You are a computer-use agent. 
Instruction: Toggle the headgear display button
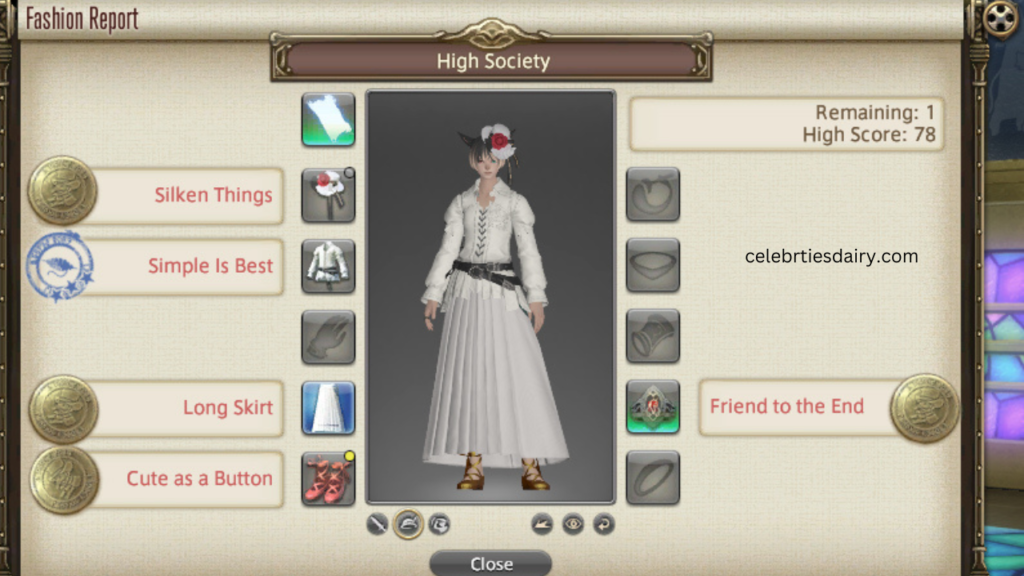(x=408, y=523)
